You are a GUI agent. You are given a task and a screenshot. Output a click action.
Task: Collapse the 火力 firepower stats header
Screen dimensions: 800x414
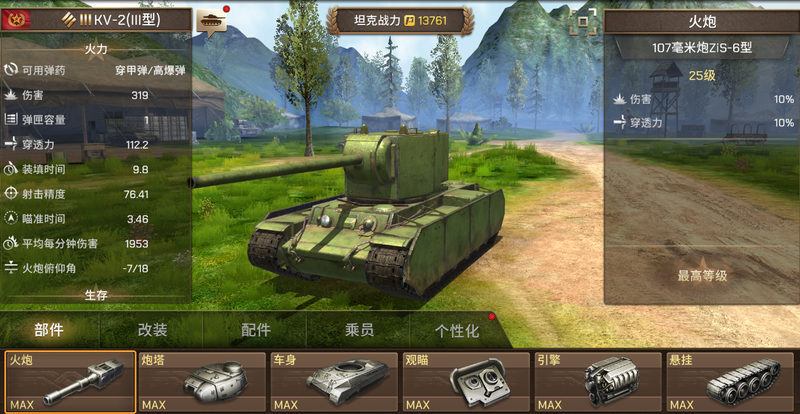pos(96,46)
